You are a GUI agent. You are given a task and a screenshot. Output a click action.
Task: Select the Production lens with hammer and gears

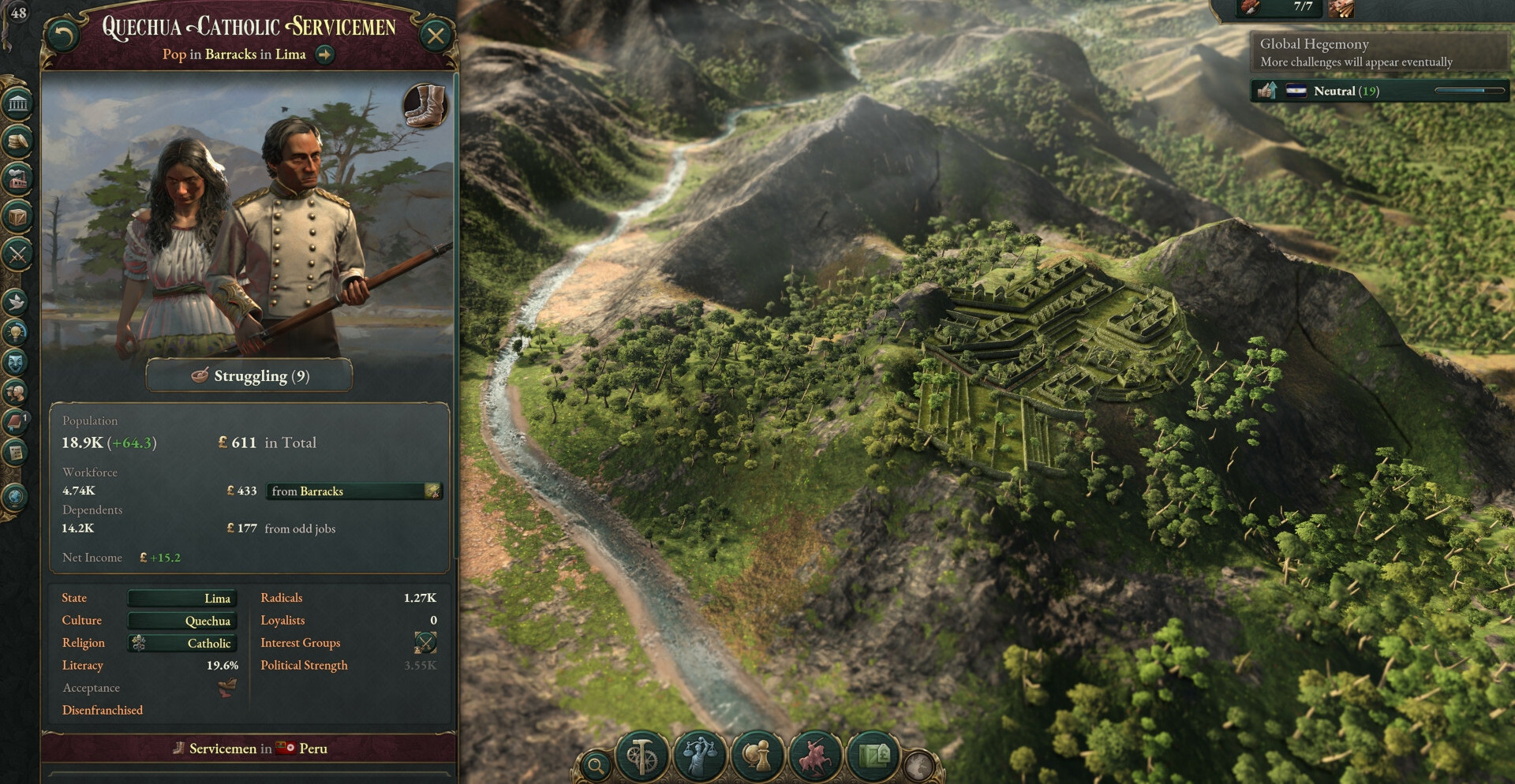pos(642,757)
